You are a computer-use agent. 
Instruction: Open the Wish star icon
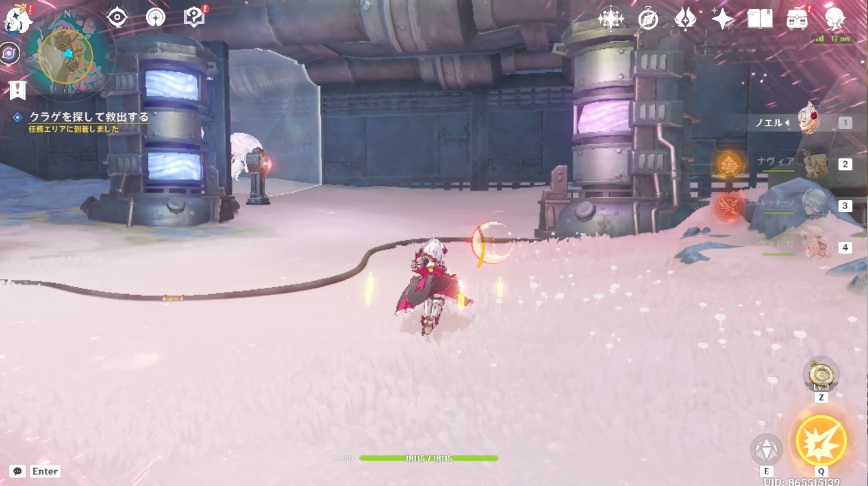[610, 18]
